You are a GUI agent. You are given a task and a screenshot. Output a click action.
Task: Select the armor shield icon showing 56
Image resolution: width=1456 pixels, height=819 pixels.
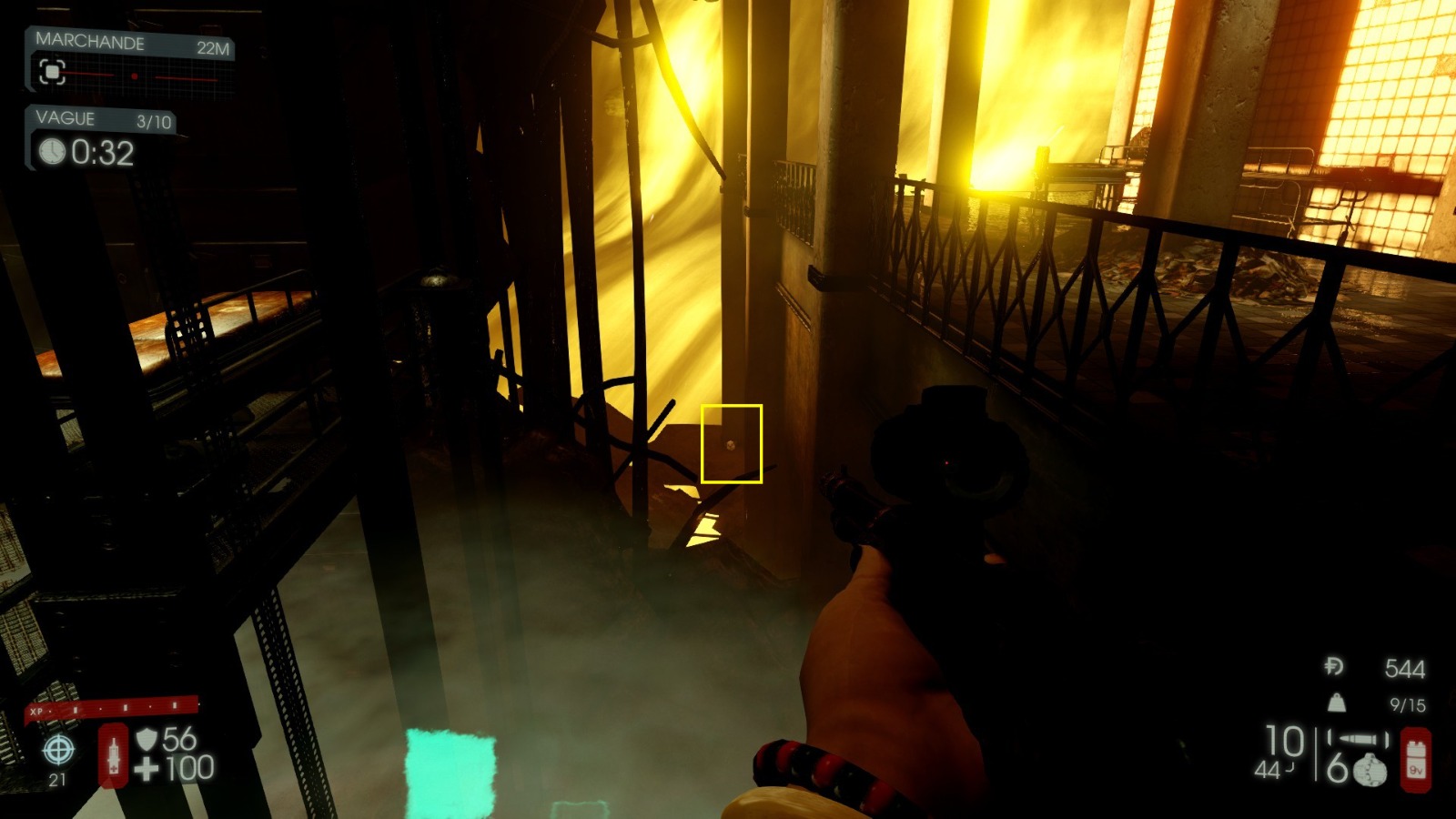[x=147, y=738]
